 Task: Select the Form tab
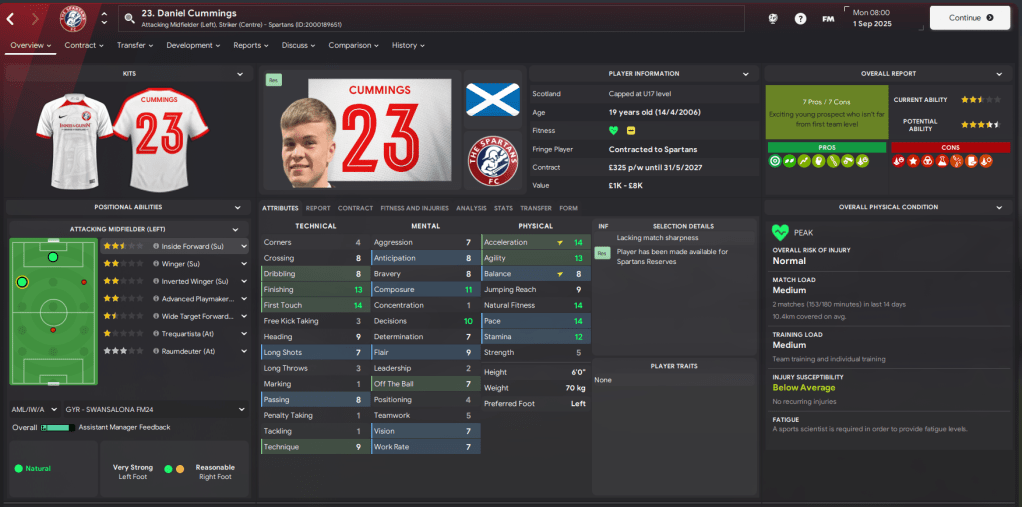(x=568, y=208)
